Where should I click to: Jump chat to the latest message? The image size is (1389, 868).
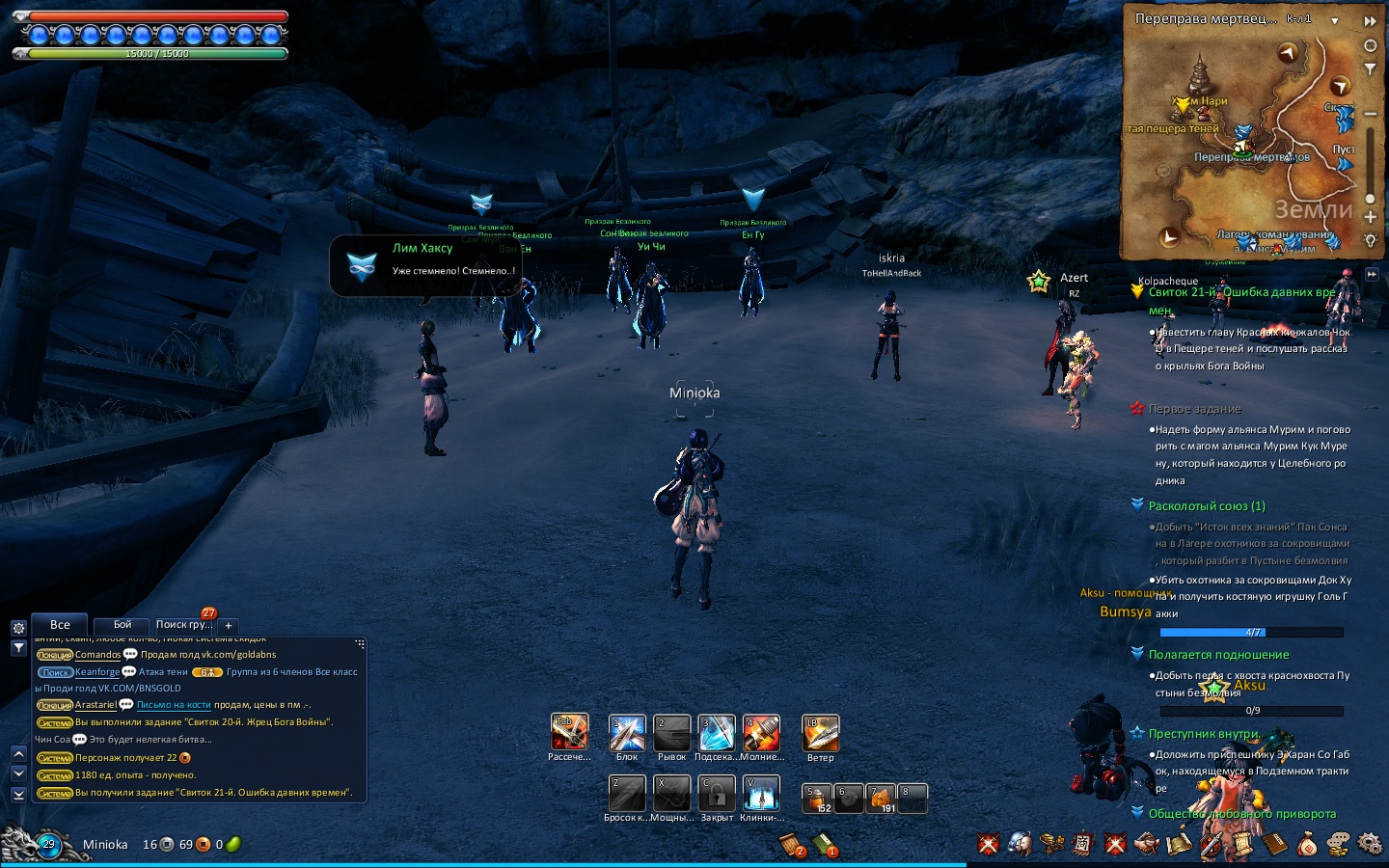coord(18,794)
